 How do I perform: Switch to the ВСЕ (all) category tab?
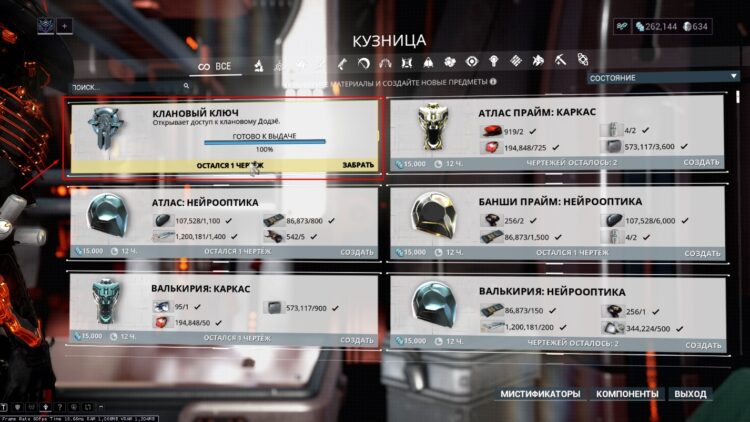click(213, 66)
